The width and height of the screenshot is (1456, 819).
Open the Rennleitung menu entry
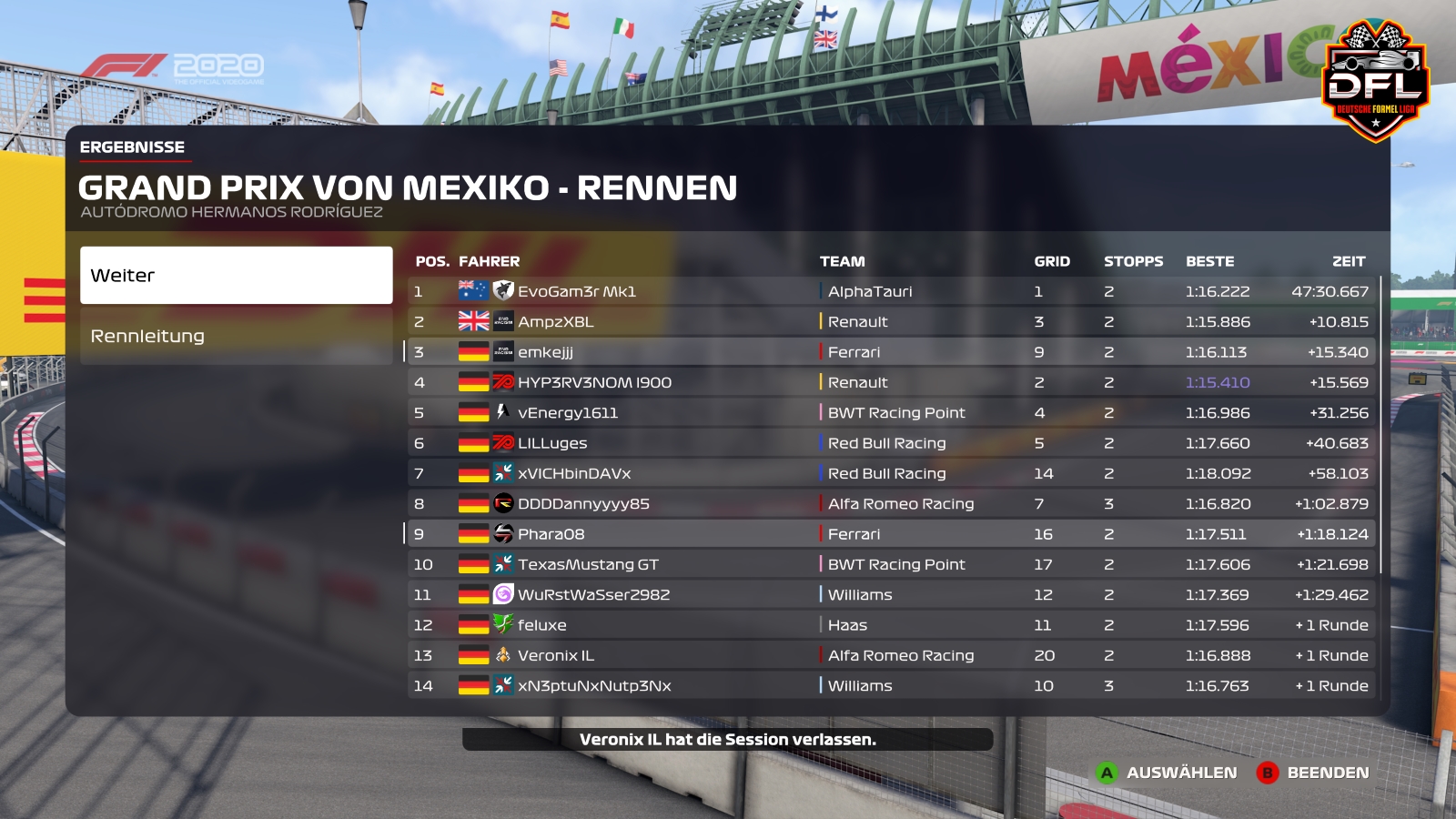point(236,336)
